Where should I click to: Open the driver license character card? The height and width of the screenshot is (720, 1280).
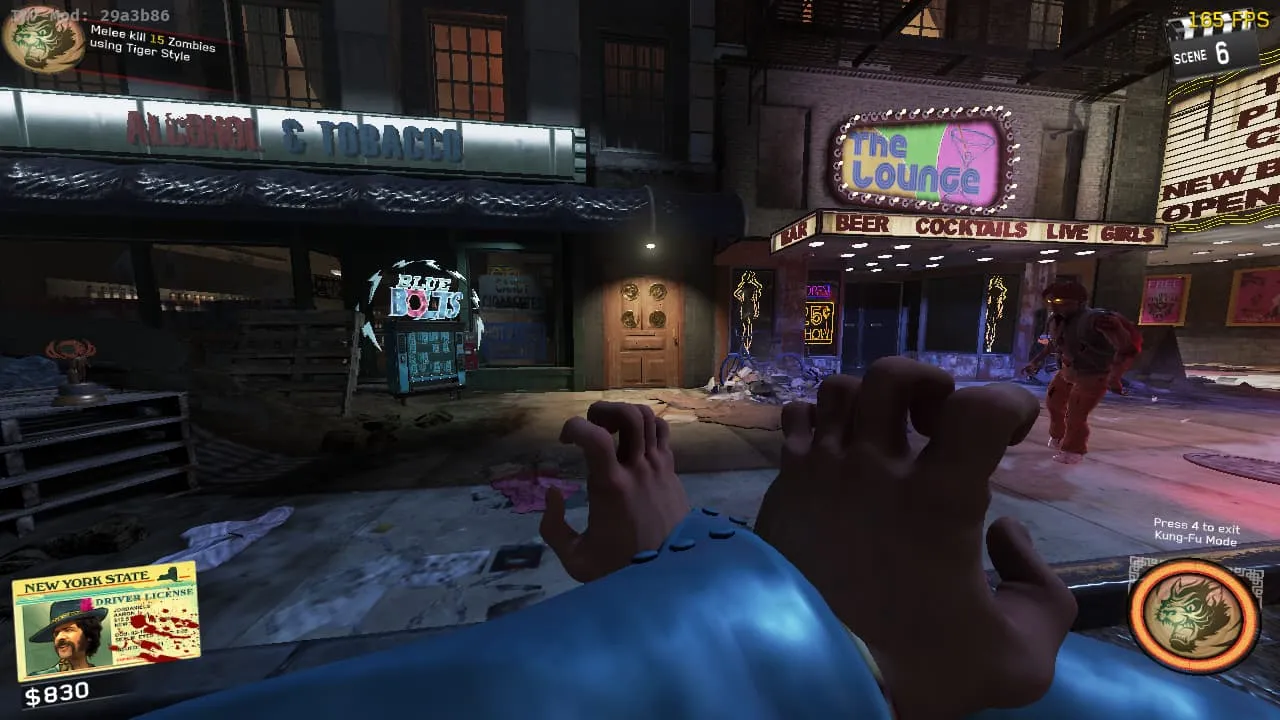click(x=105, y=621)
